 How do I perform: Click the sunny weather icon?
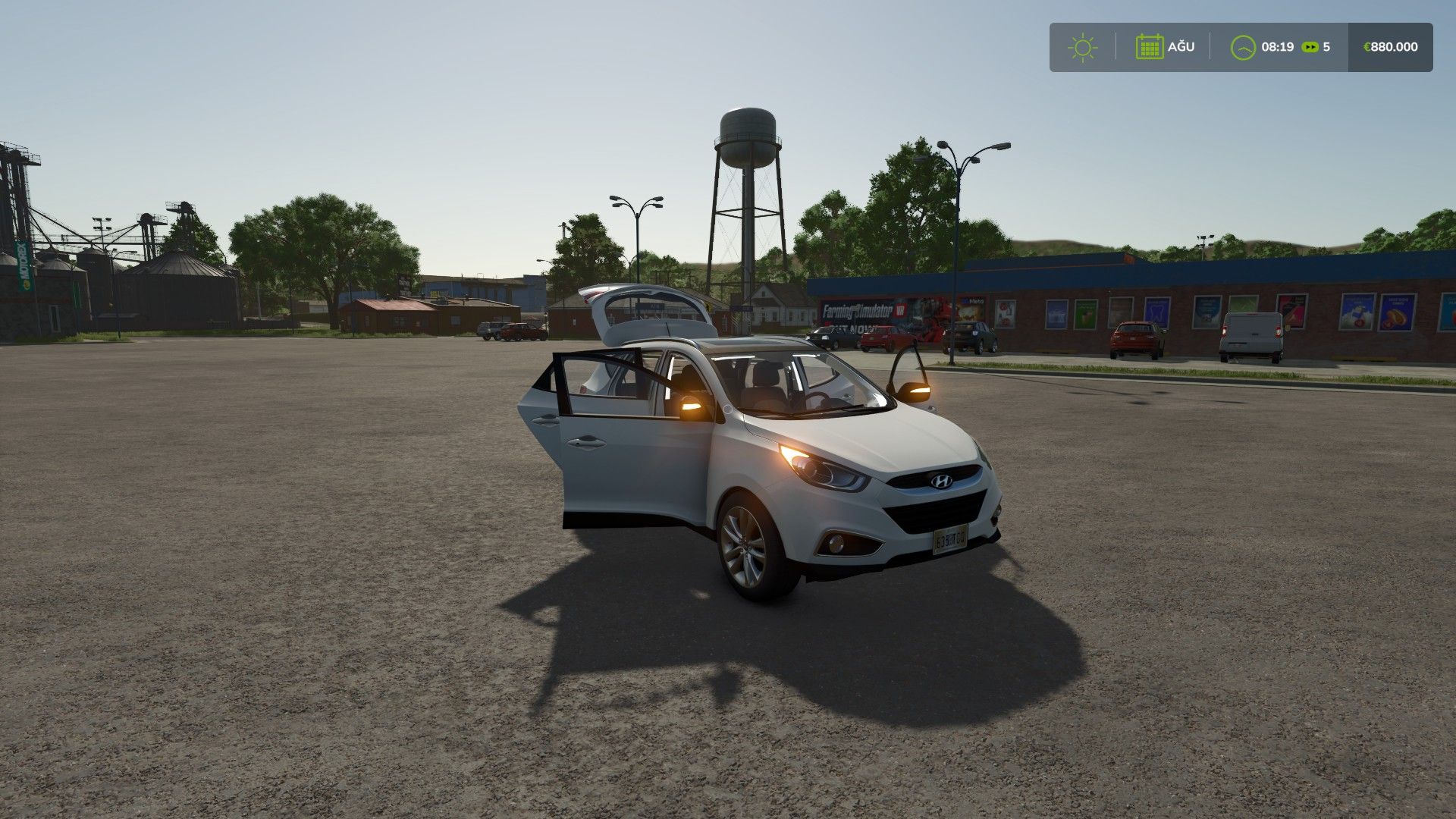1082,47
